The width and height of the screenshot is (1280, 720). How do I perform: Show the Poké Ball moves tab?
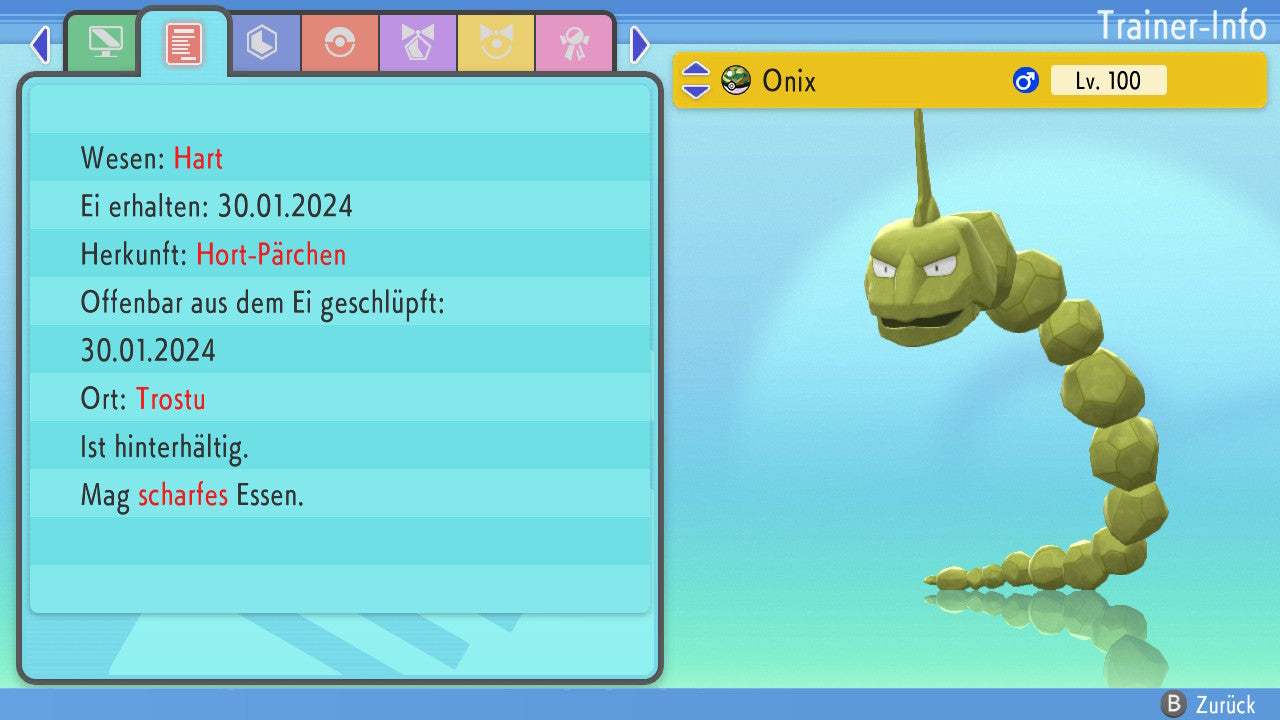click(x=340, y=43)
